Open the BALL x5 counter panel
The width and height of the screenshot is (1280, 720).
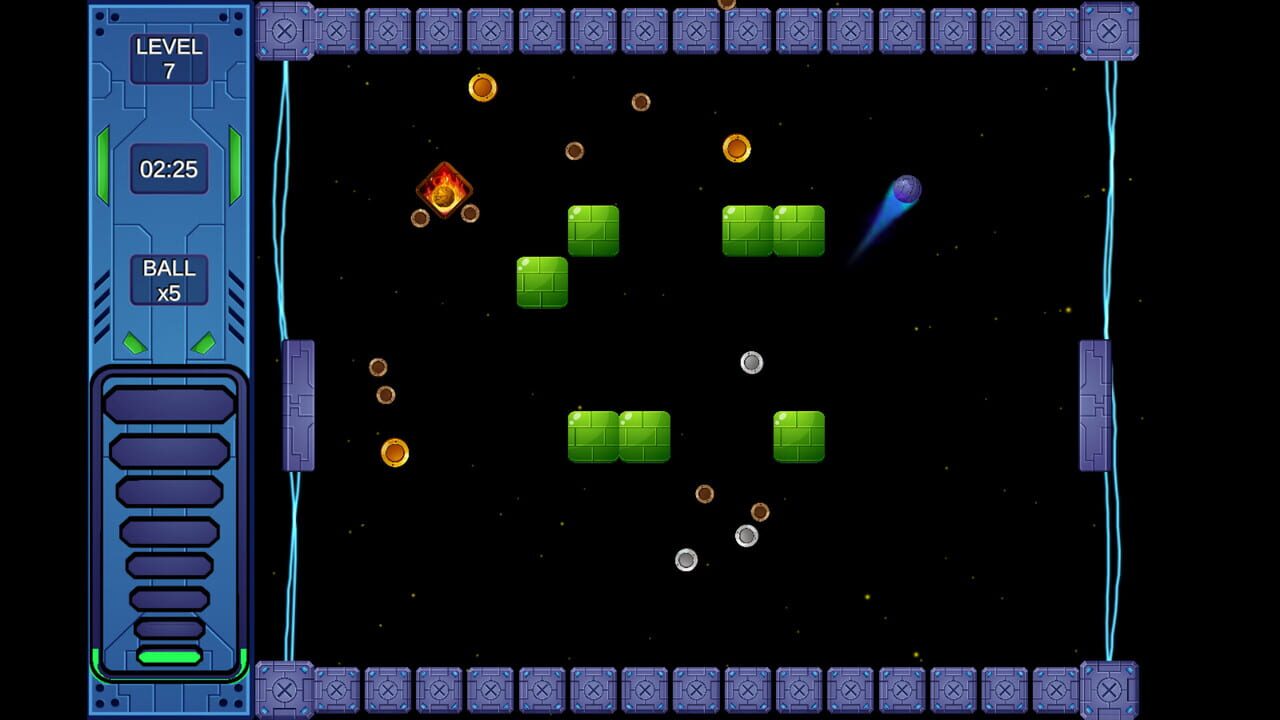168,278
